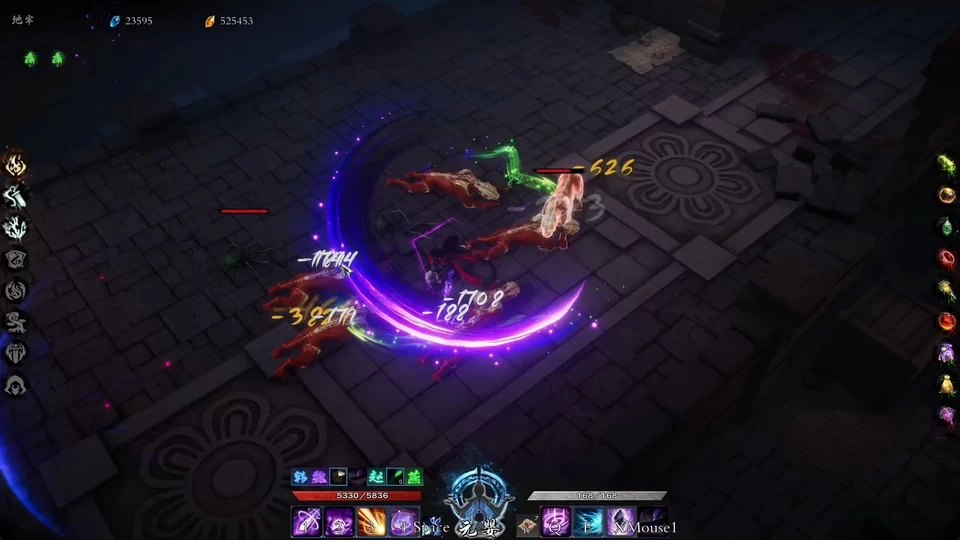This screenshot has height=540, width=960.
Task: Select the branching coral icon on left
Action: tap(16, 228)
